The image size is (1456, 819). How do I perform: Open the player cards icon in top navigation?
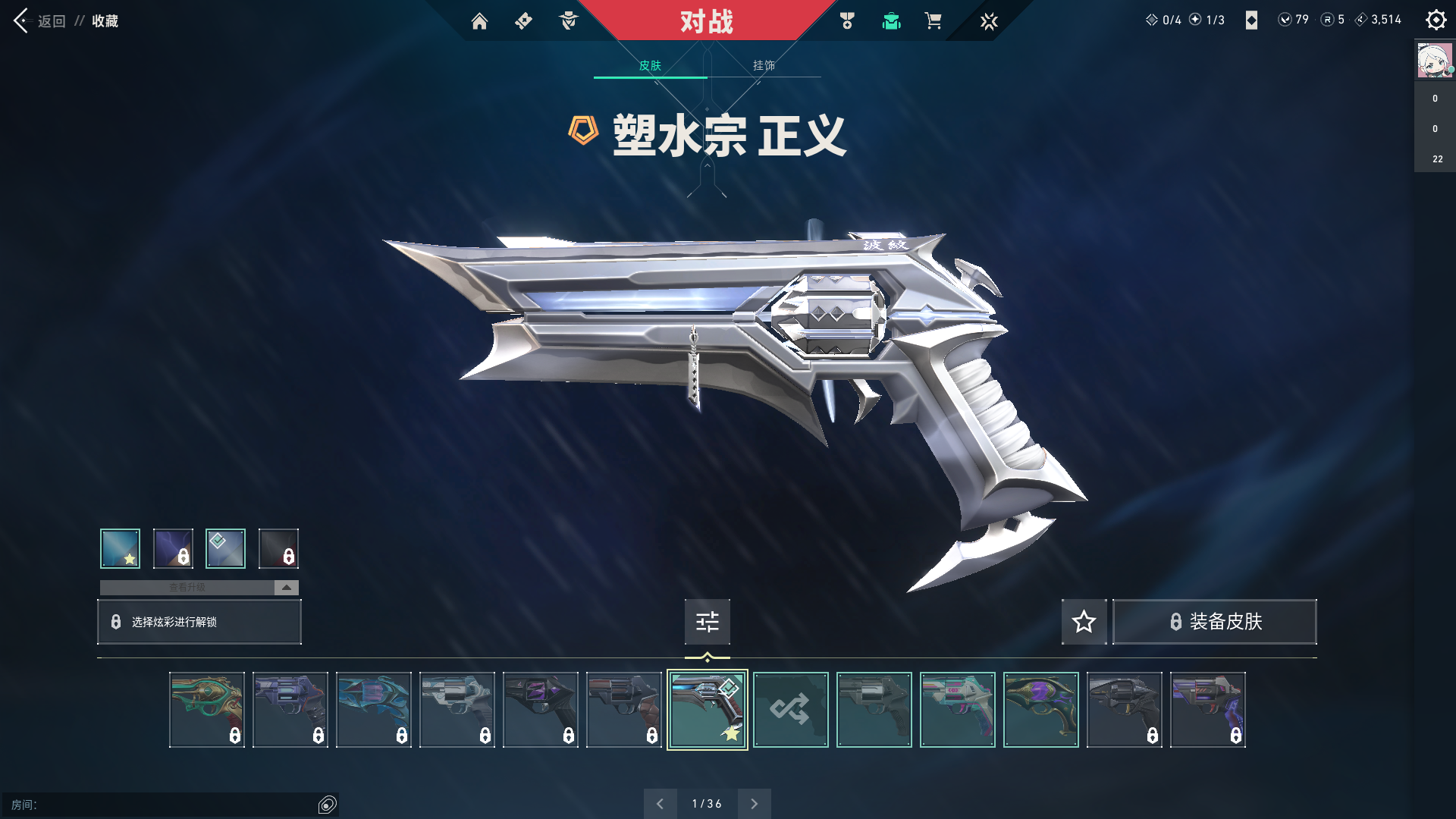pos(523,21)
